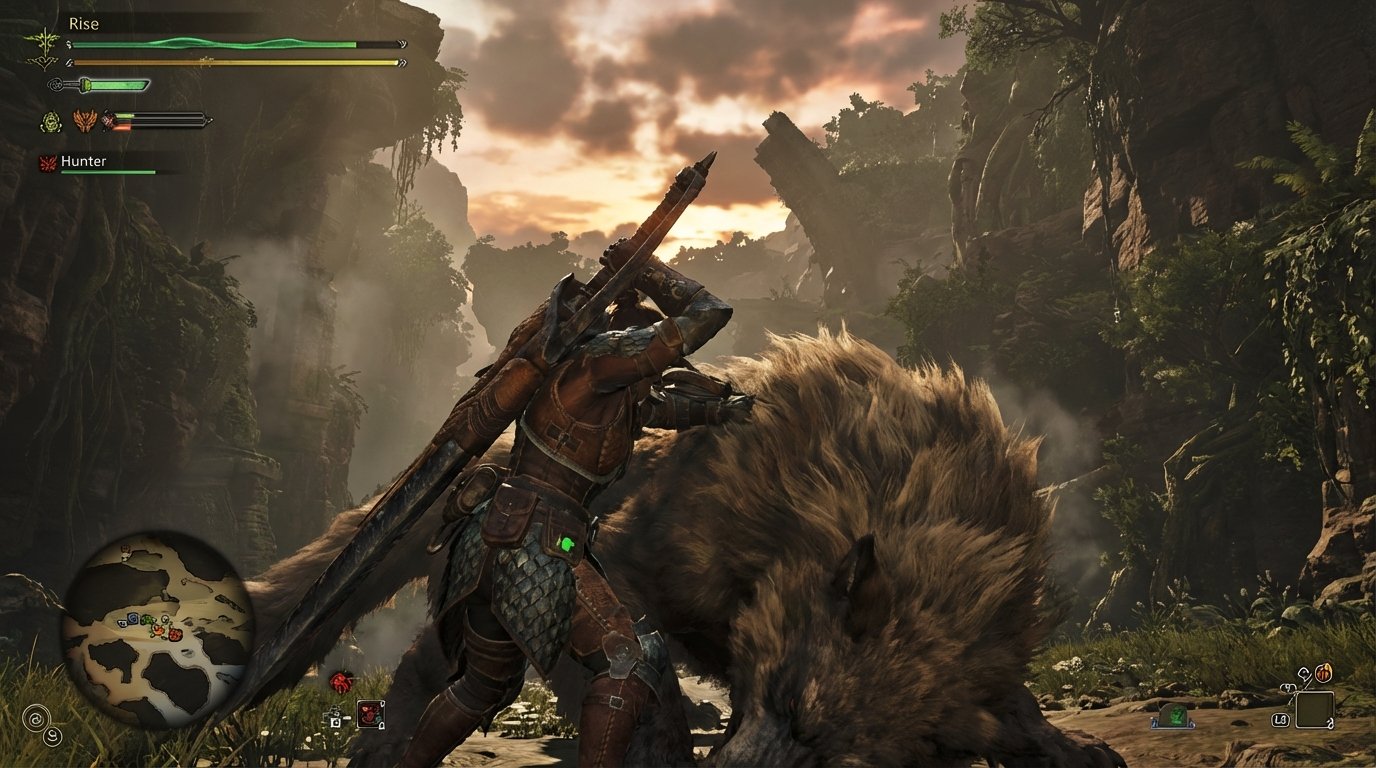Screen dimensions: 1376x768
Task: Click the item slot frame in the action bar
Action: pyautogui.click(x=370, y=715)
